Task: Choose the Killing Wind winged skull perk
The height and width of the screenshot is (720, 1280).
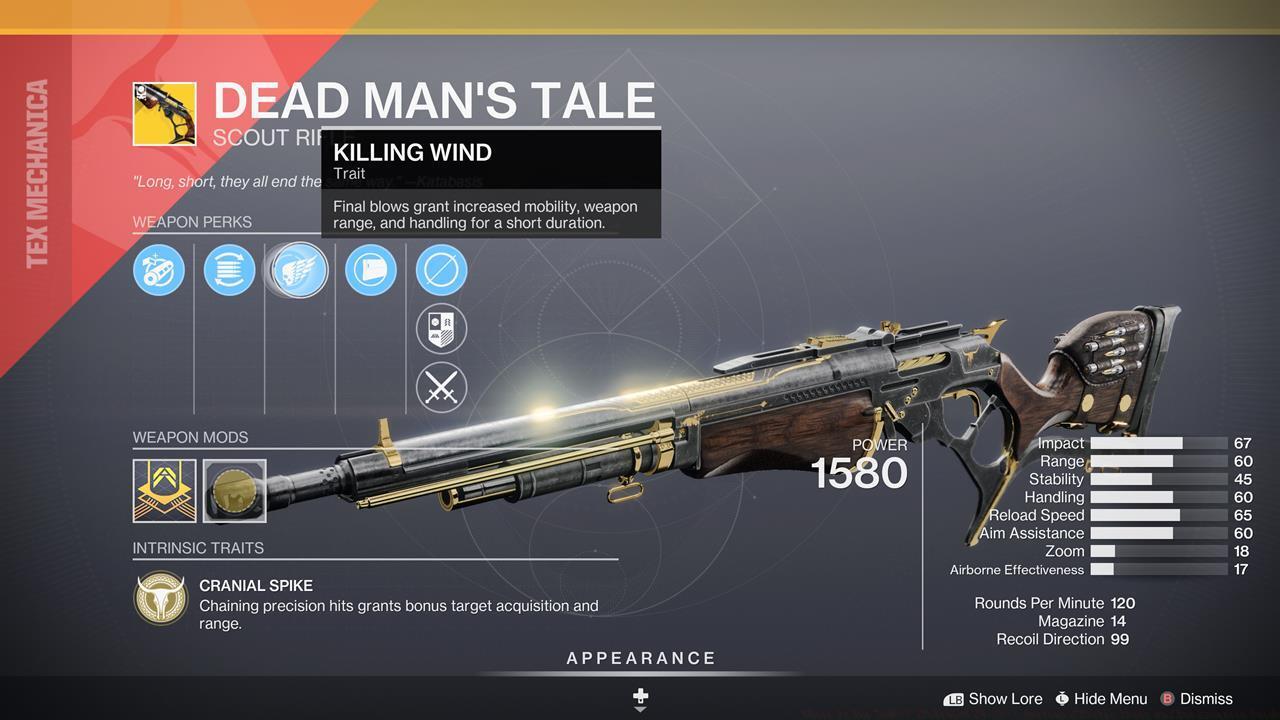Action: [x=298, y=270]
